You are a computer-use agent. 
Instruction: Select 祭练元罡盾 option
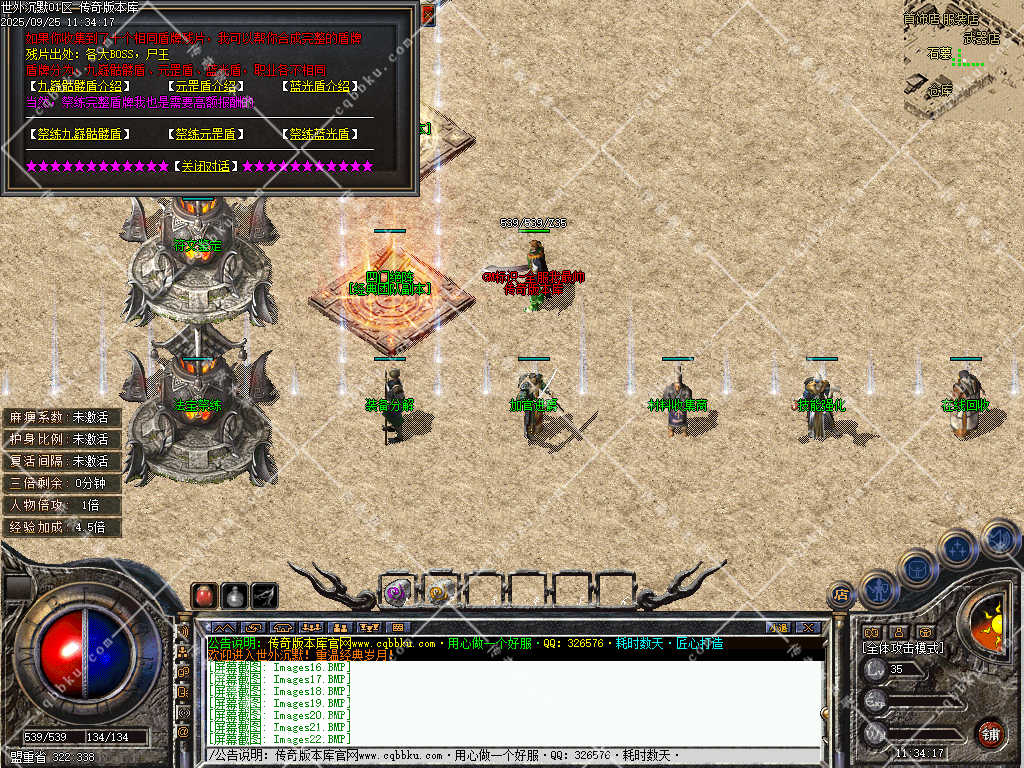(x=206, y=133)
